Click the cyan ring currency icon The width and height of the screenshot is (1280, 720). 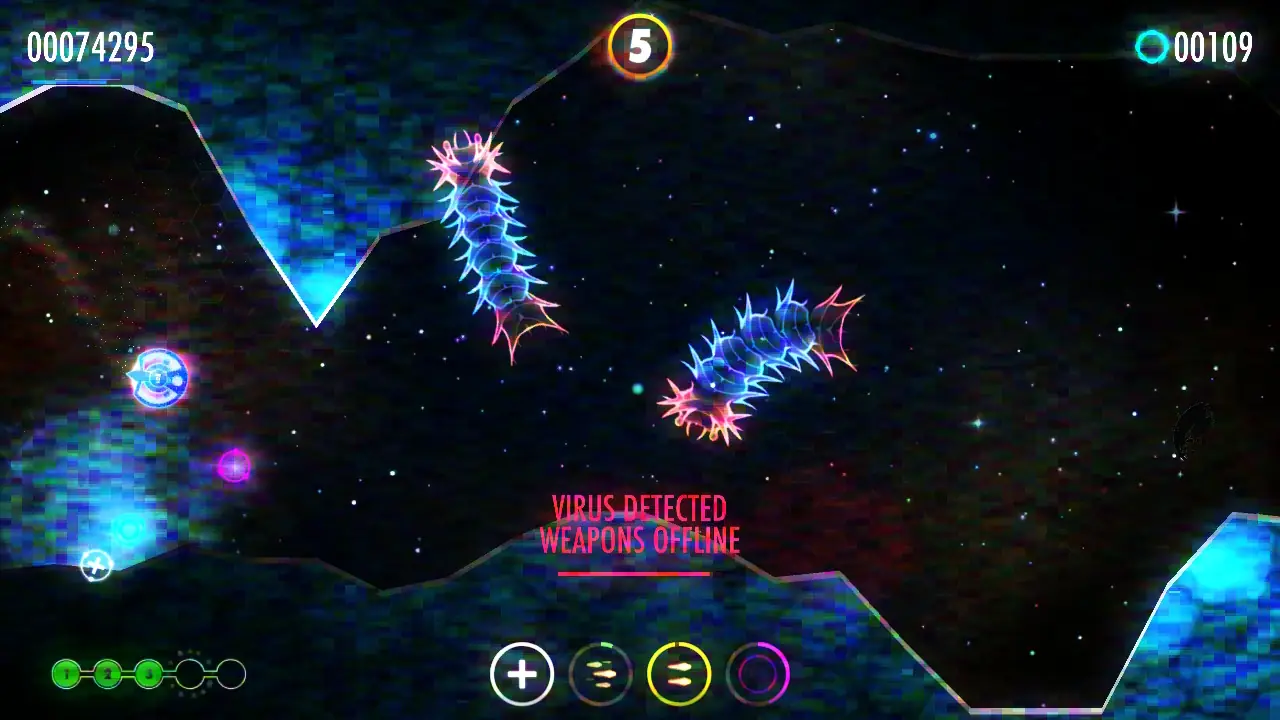[1152, 47]
